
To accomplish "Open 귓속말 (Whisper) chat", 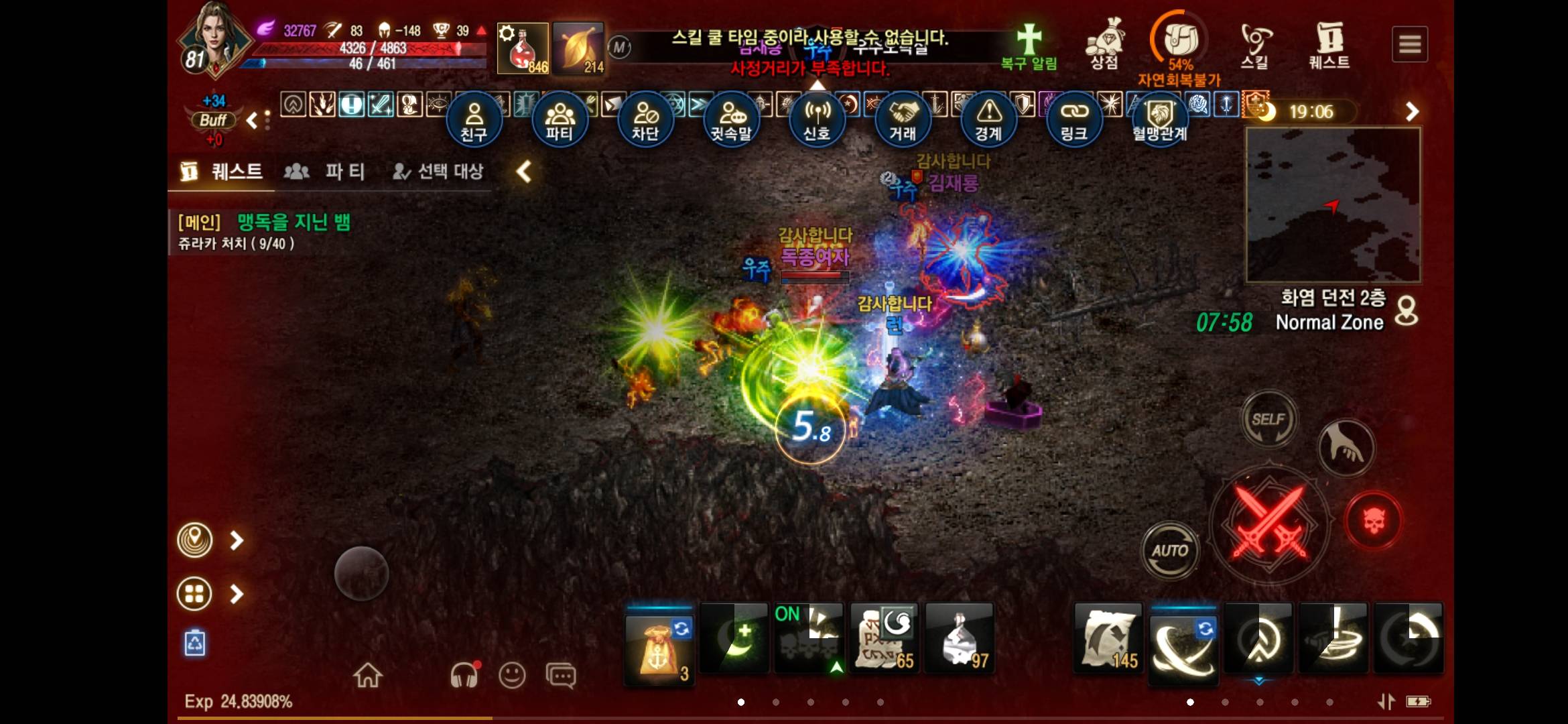I will (731, 119).
